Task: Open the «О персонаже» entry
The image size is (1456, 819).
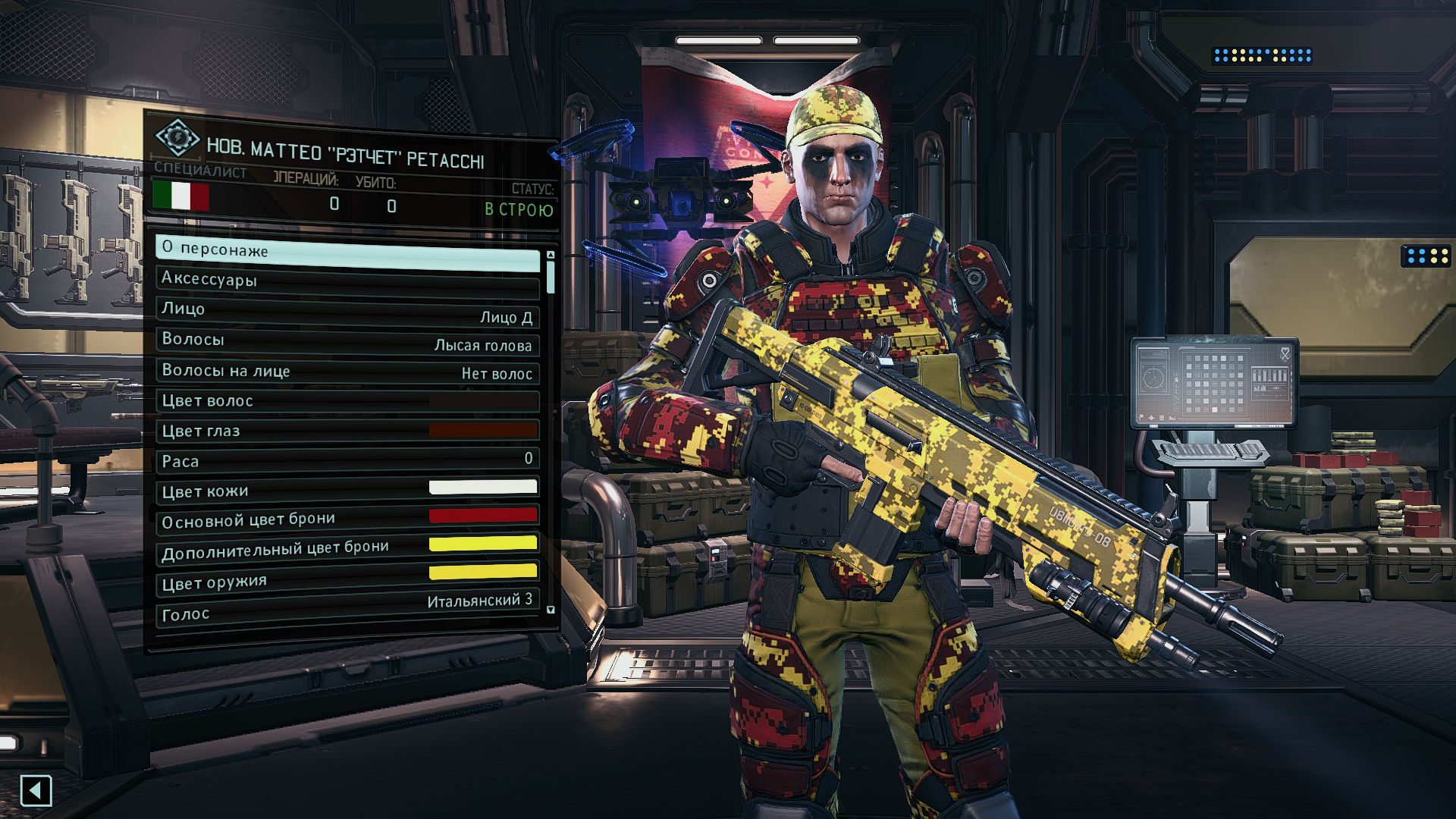Action: click(347, 253)
